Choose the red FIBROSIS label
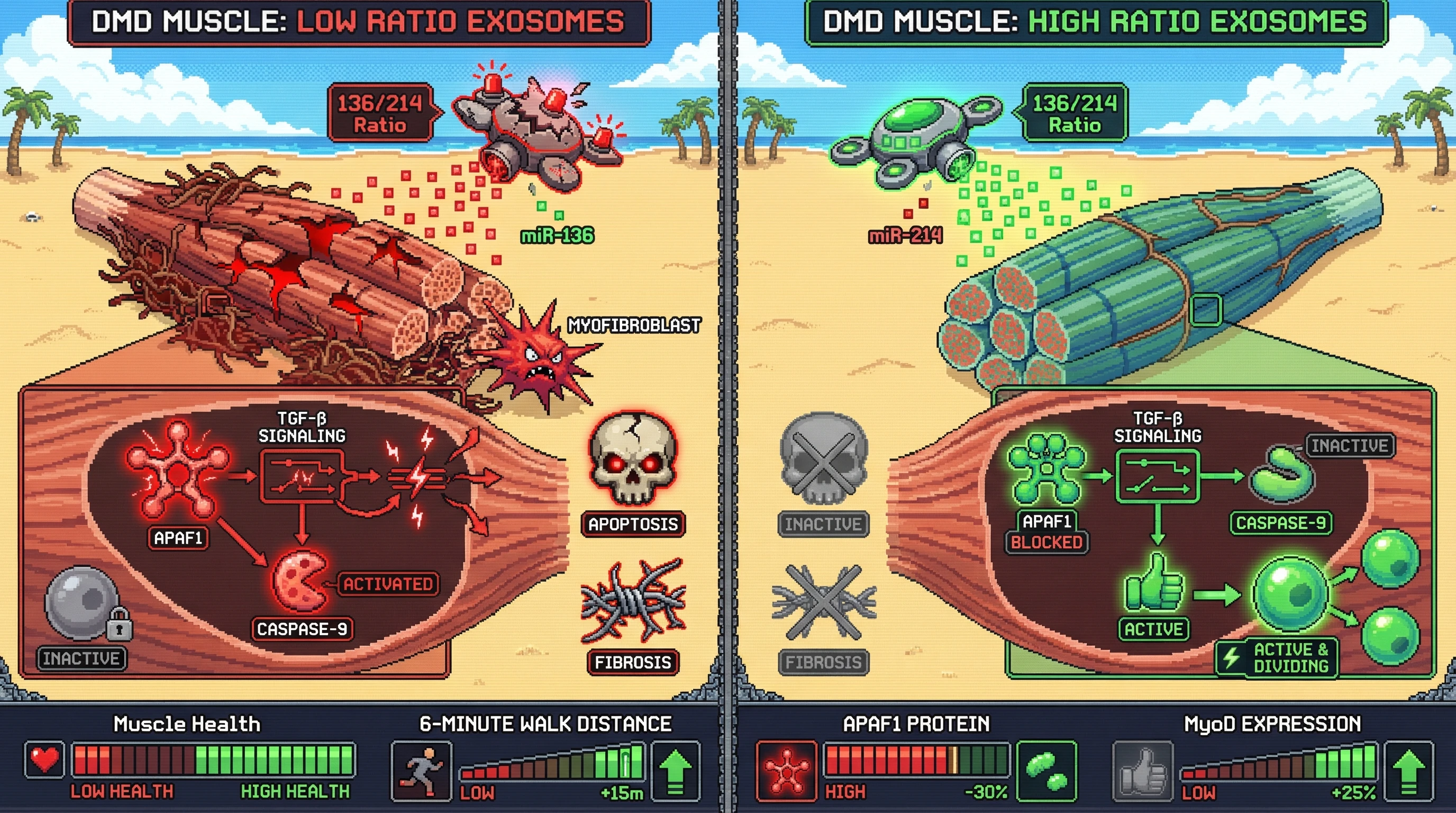1456x813 pixels. click(x=632, y=662)
